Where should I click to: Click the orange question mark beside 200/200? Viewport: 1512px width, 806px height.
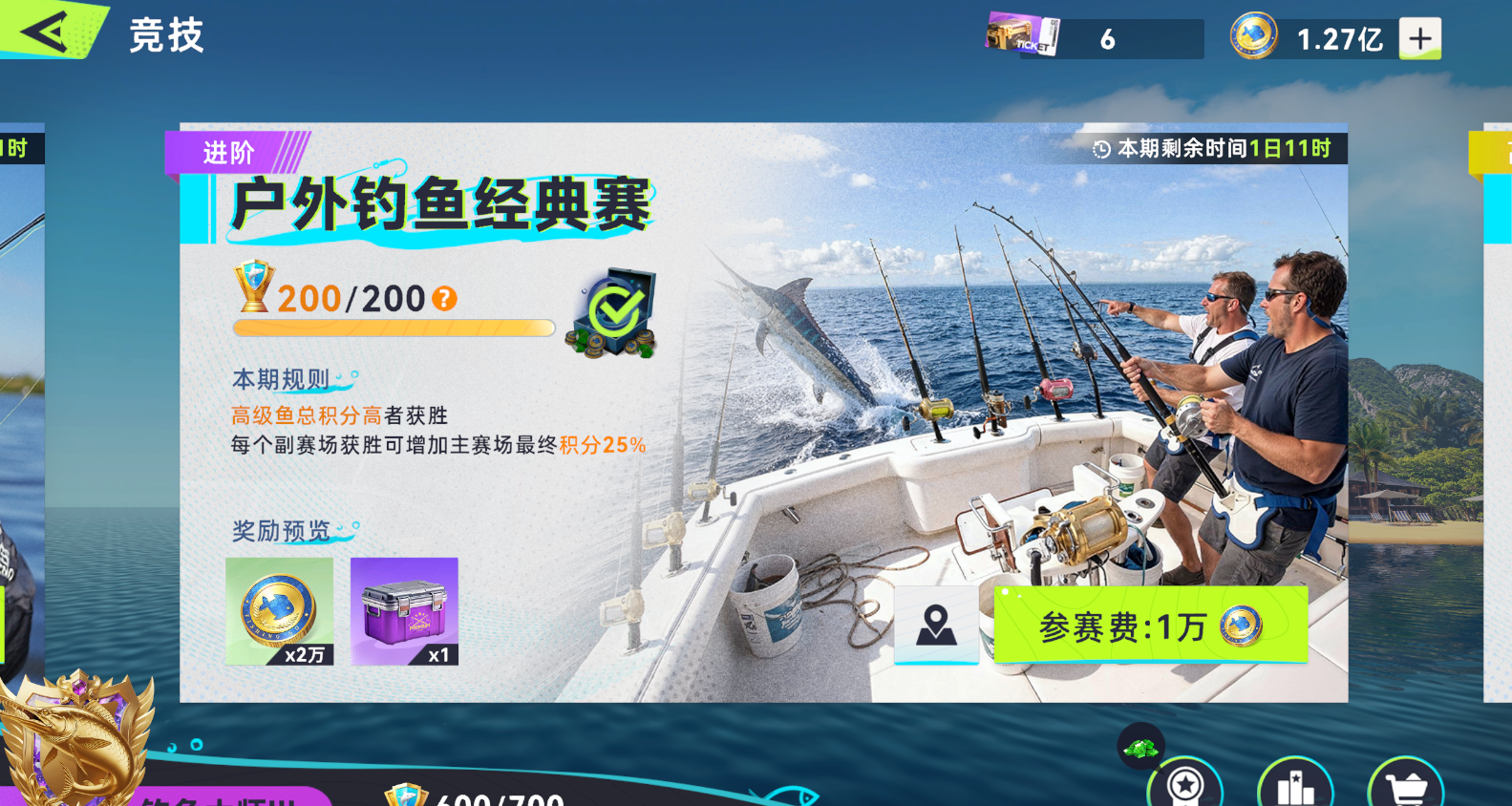[x=443, y=299]
